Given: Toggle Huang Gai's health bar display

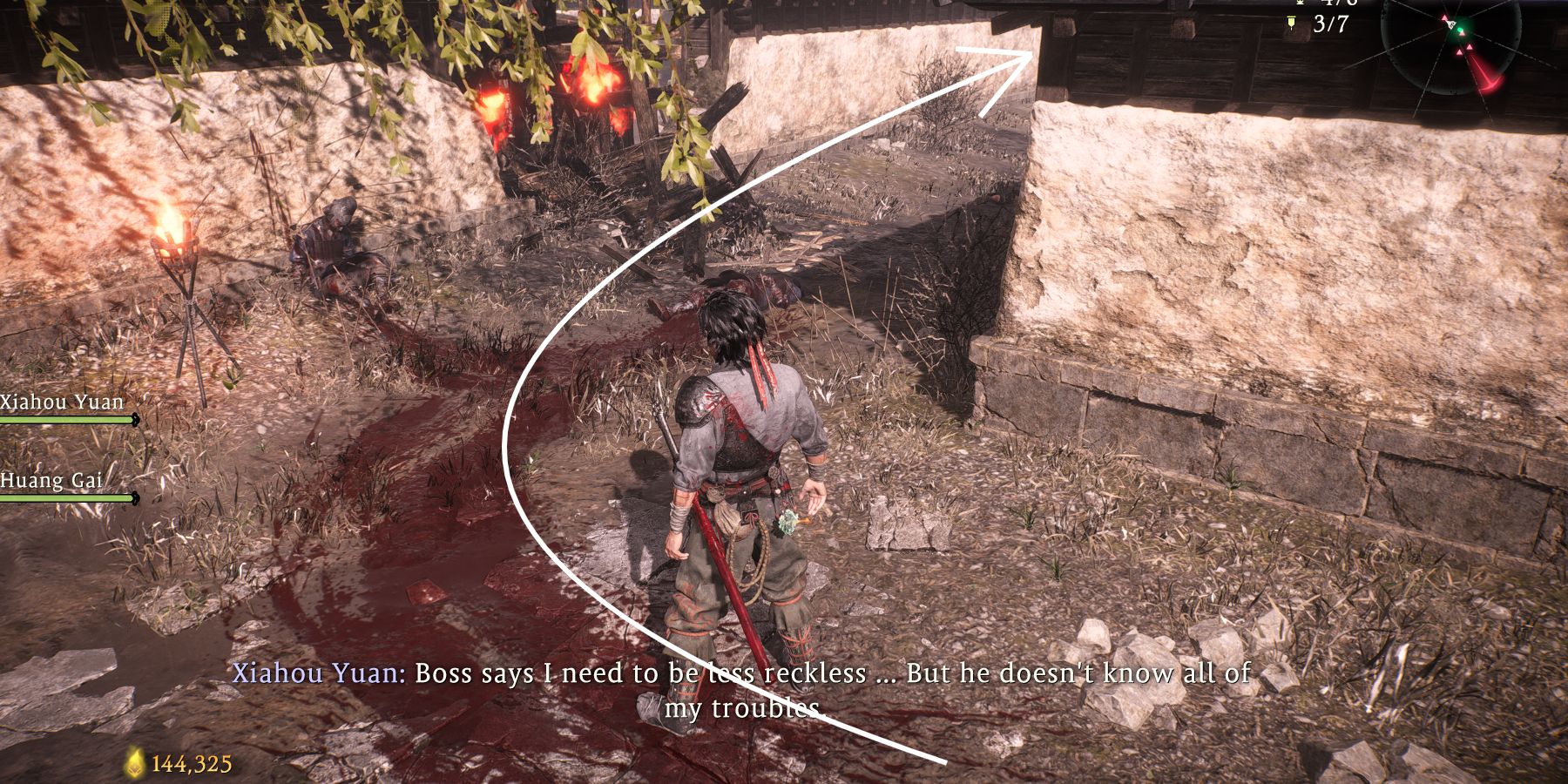Looking at the screenshot, I should [65, 497].
